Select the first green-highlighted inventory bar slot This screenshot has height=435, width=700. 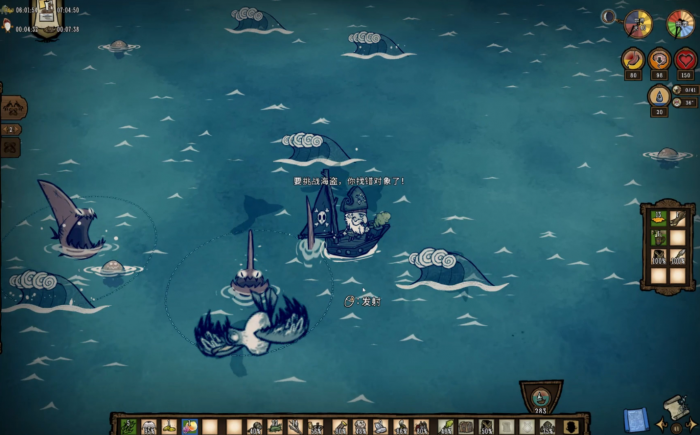tap(129, 427)
